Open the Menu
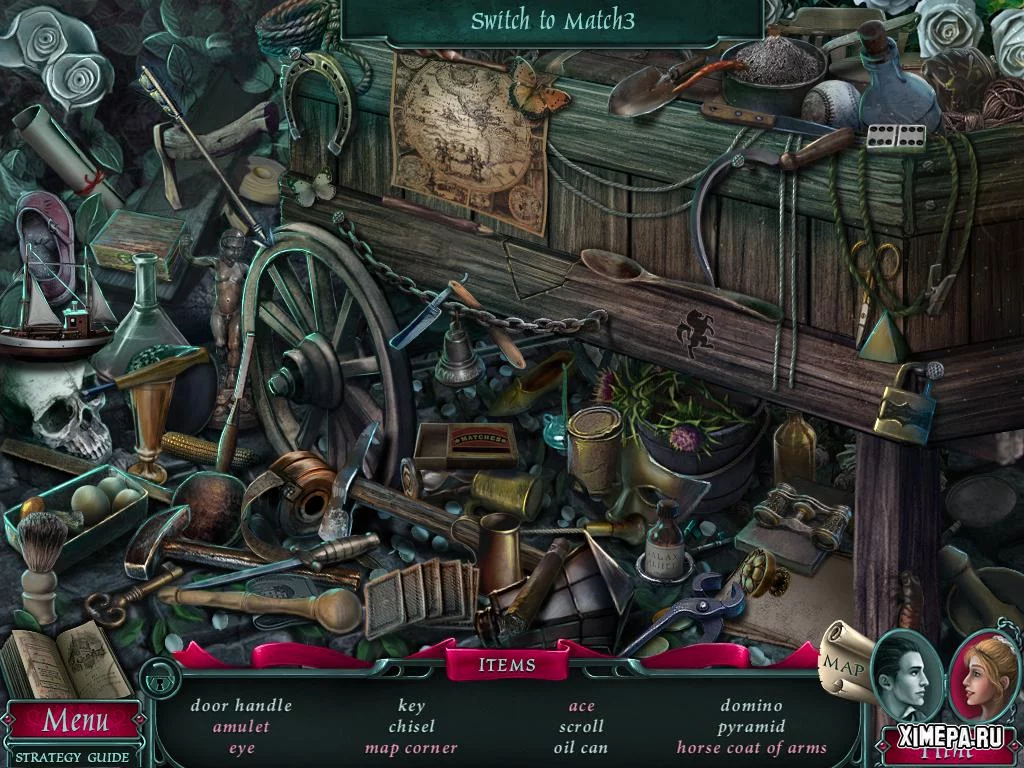The image size is (1024, 768). pos(75,719)
